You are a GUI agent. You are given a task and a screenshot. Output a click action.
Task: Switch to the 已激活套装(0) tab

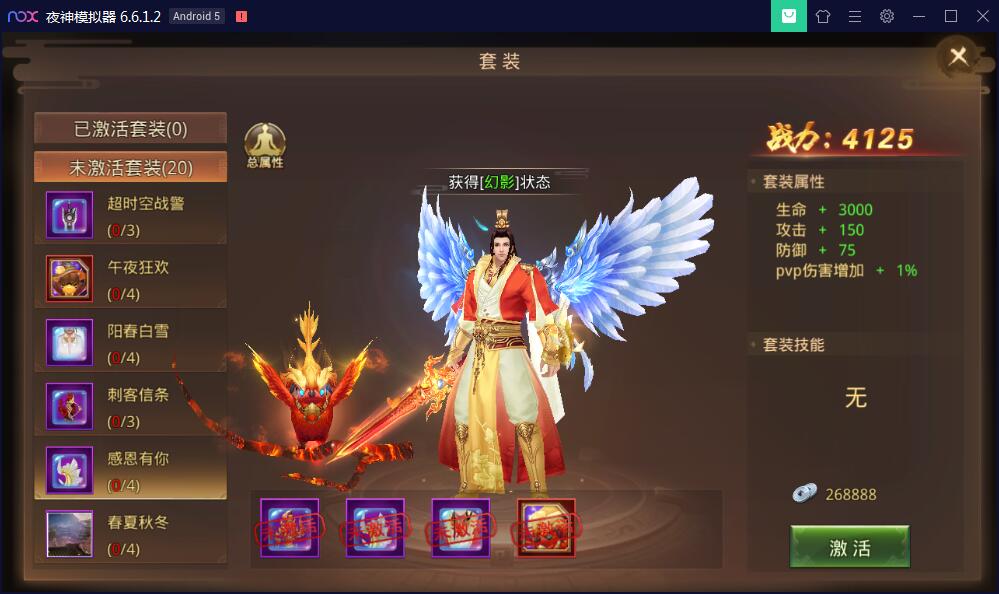click(130, 129)
